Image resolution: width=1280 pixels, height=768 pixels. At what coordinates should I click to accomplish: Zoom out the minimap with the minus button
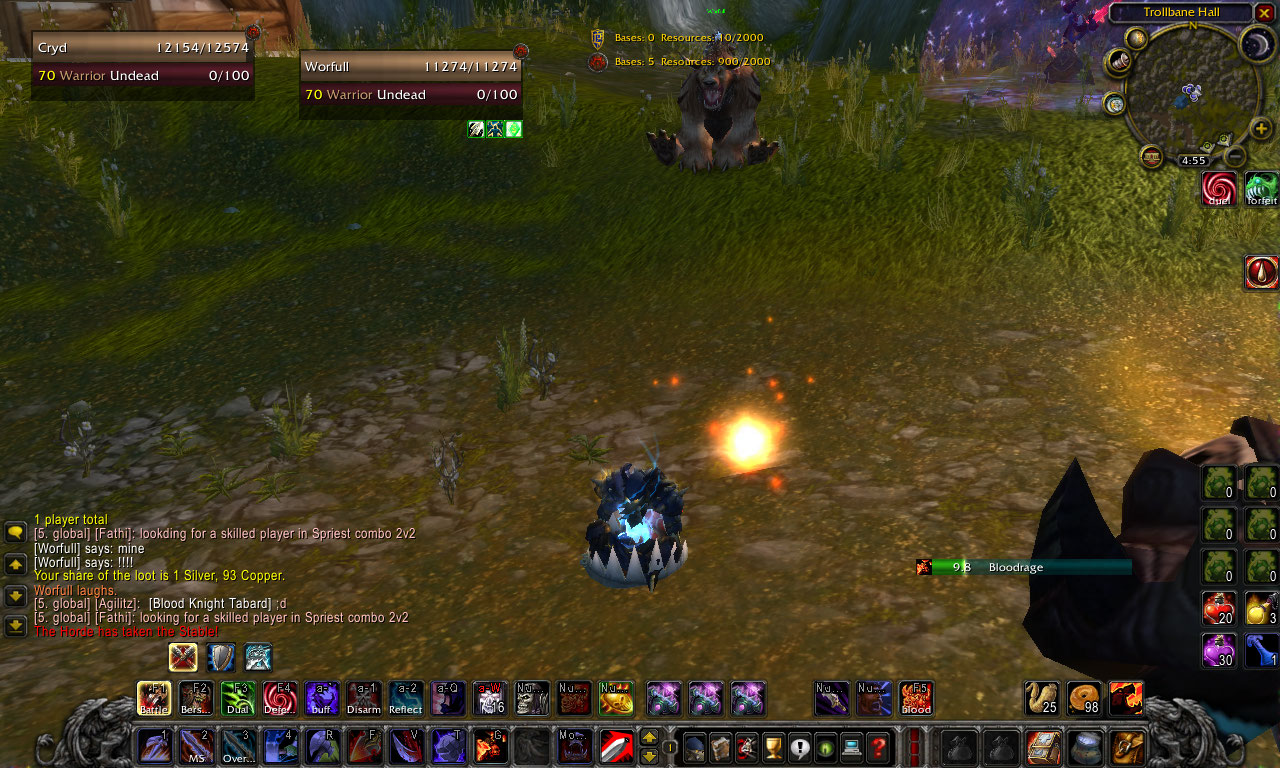click(x=1236, y=156)
